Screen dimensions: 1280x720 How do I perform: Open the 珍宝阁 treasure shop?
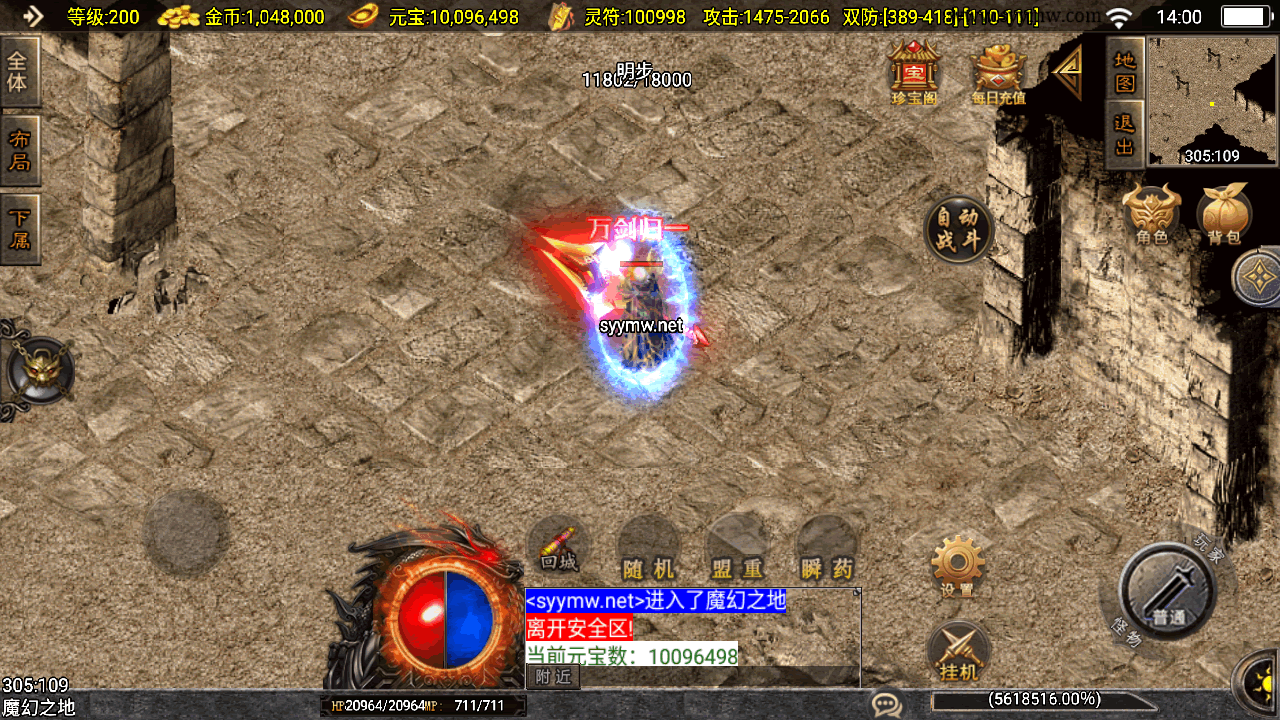pyautogui.click(x=913, y=72)
